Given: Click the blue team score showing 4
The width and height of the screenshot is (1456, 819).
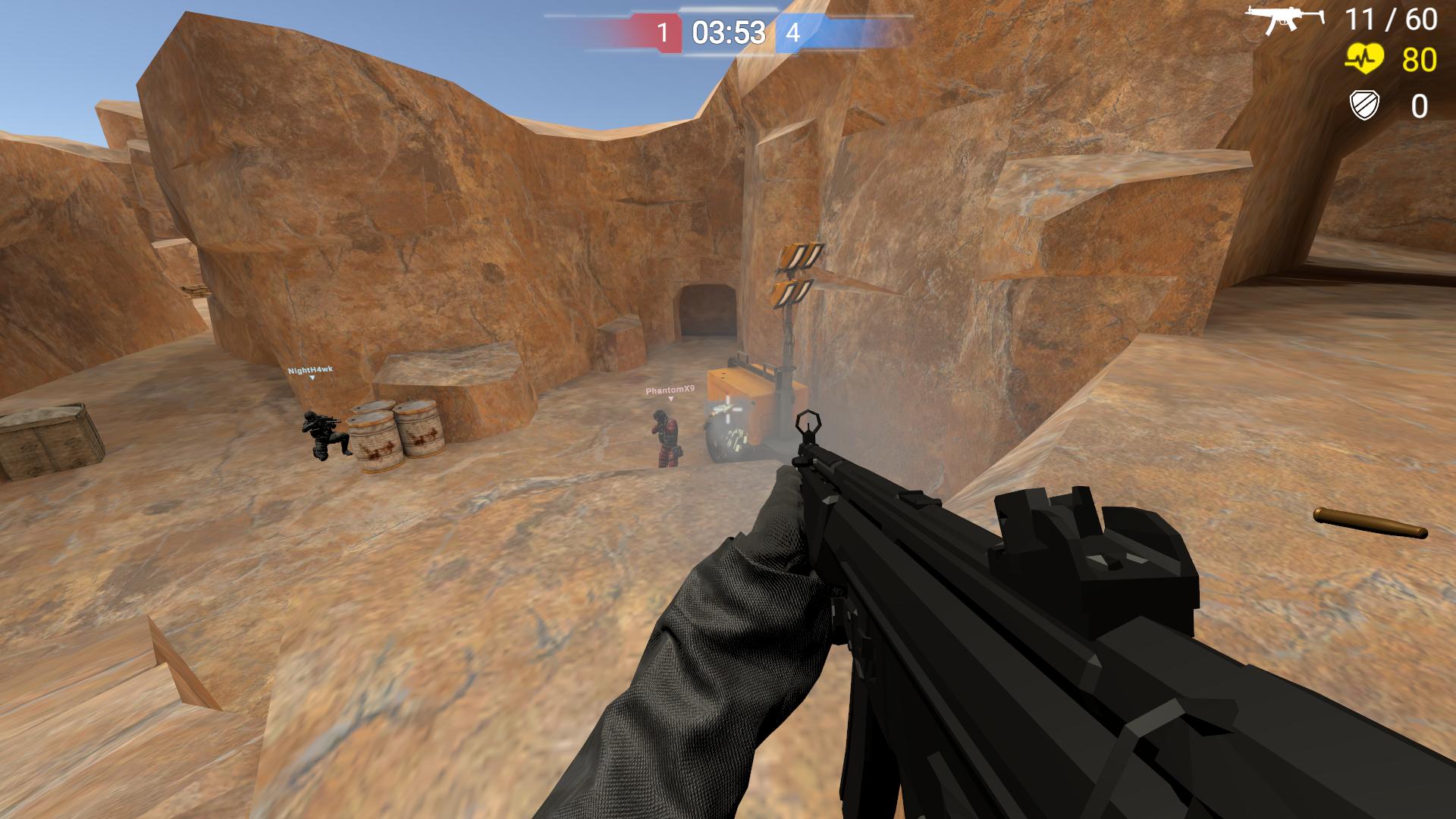Looking at the screenshot, I should (x=795, y=33).
